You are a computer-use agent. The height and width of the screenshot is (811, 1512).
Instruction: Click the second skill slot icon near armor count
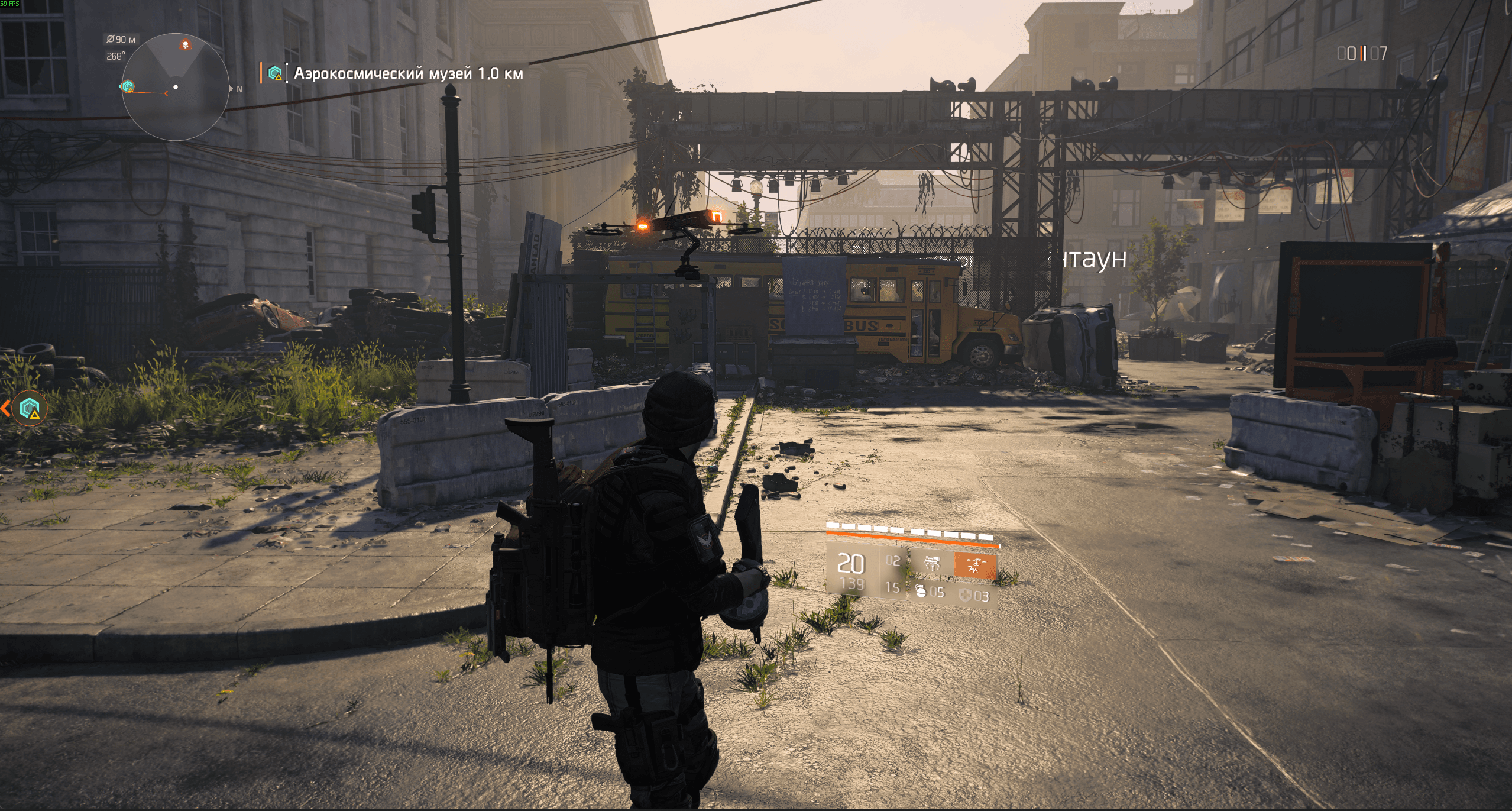point(933,563)
